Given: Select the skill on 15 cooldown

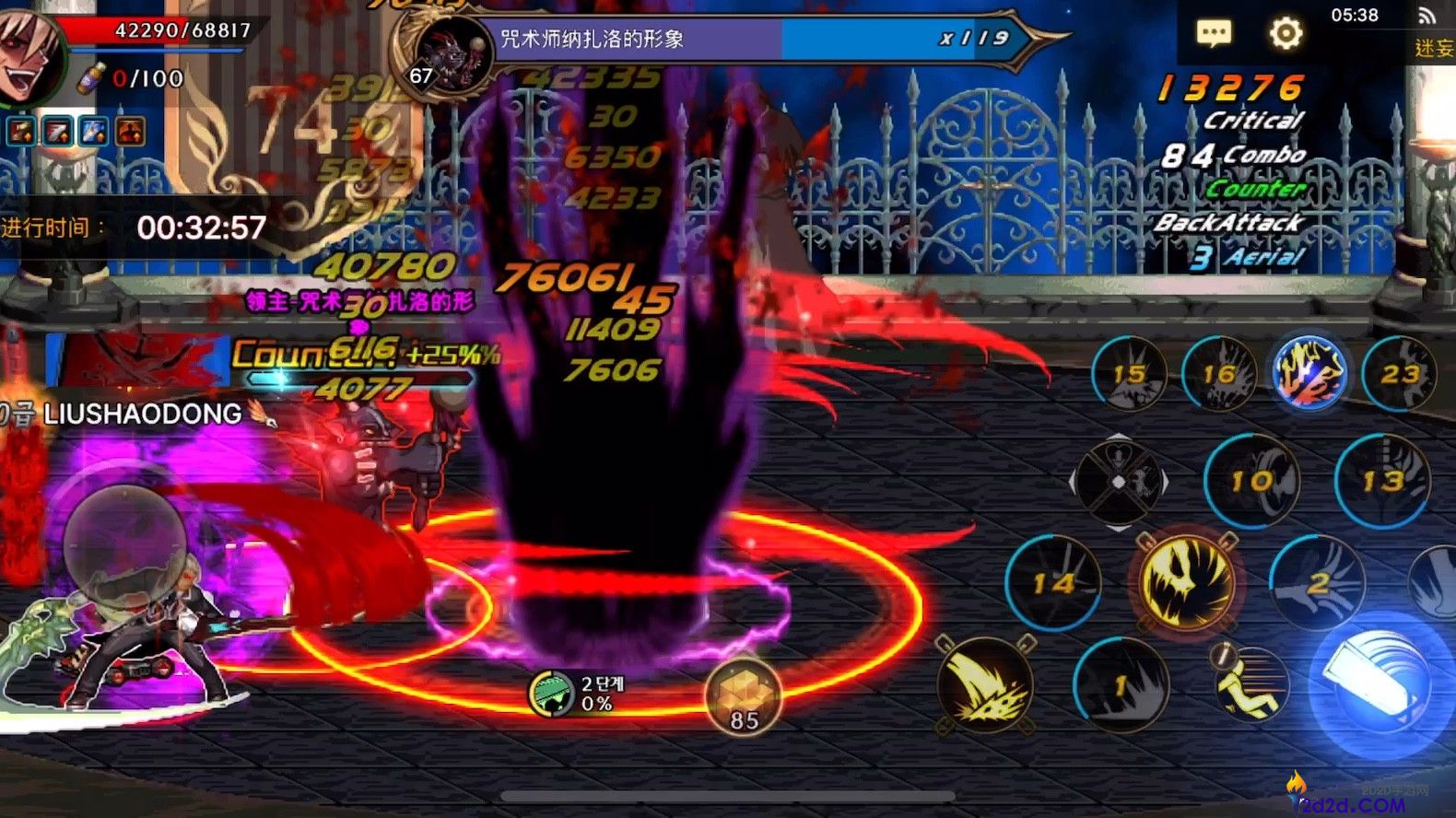Looking at the screenshot, I should (x=1129, y=373).
